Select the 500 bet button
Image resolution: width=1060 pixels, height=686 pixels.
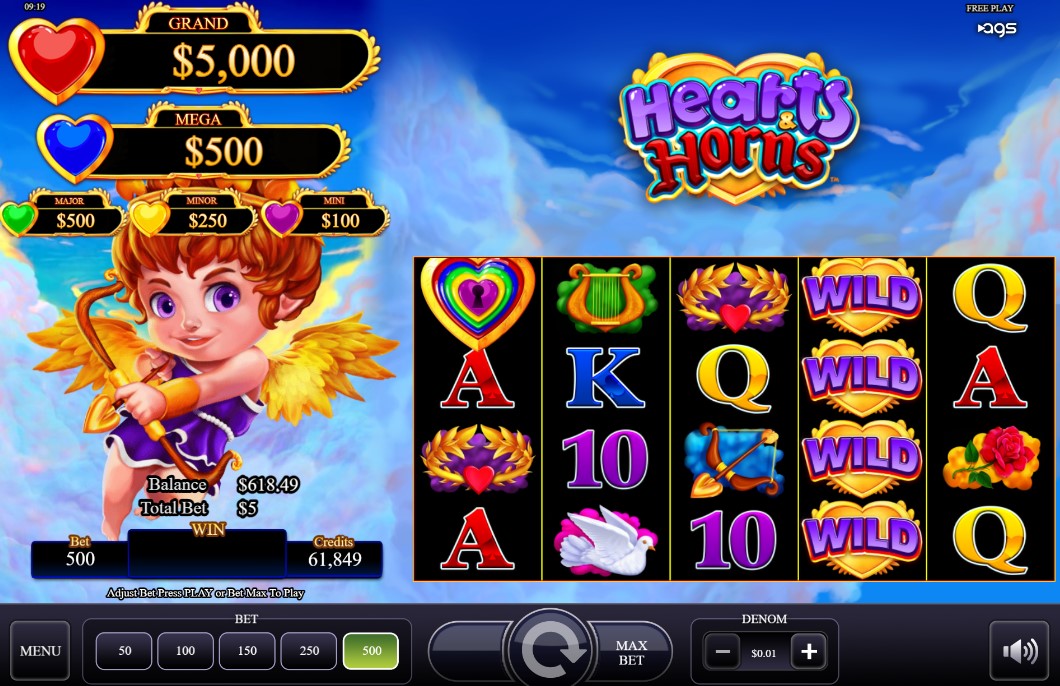tap(371, 651)
